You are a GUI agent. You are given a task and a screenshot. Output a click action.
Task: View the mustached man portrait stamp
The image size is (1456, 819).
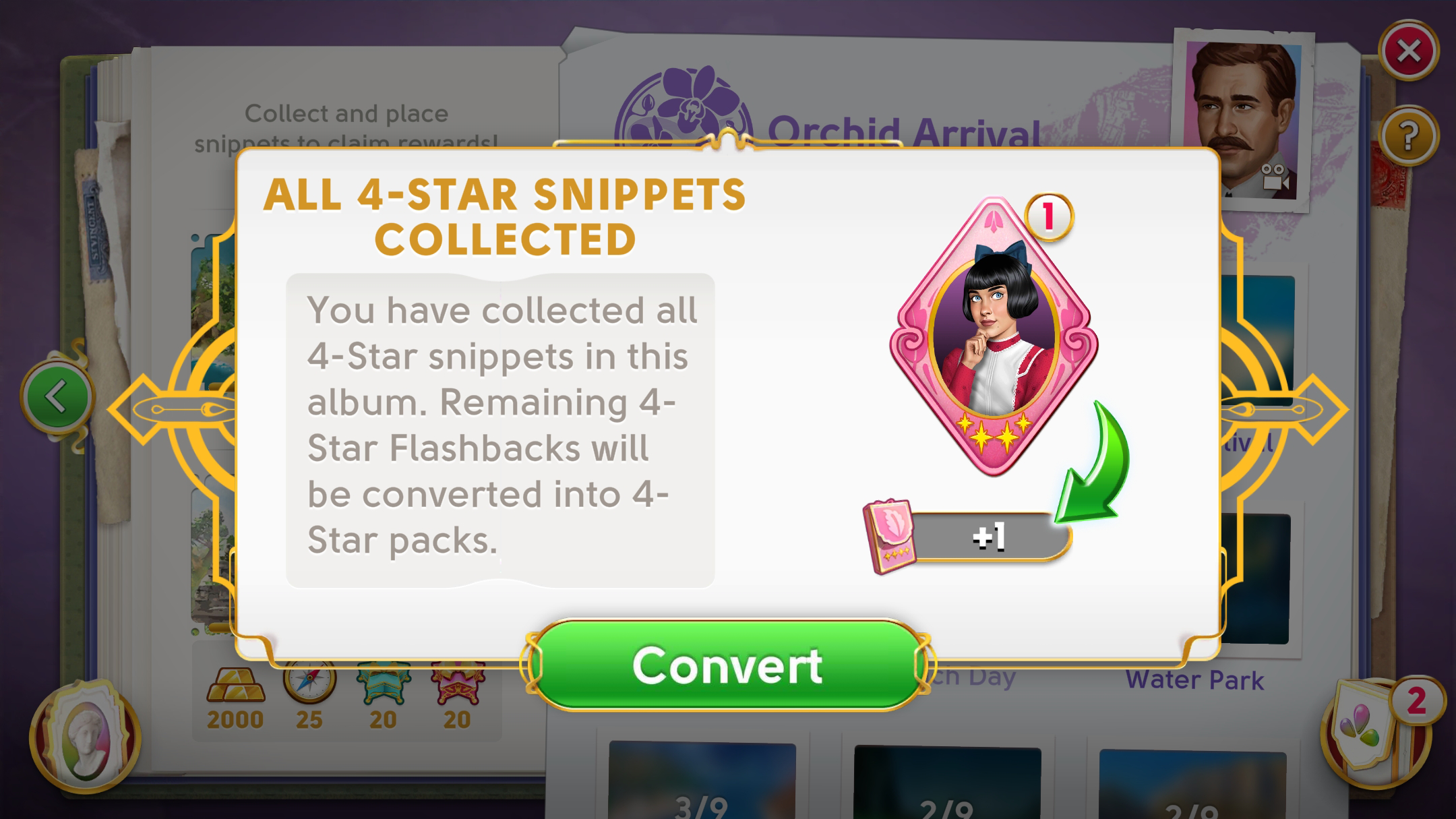[1244, 120]
